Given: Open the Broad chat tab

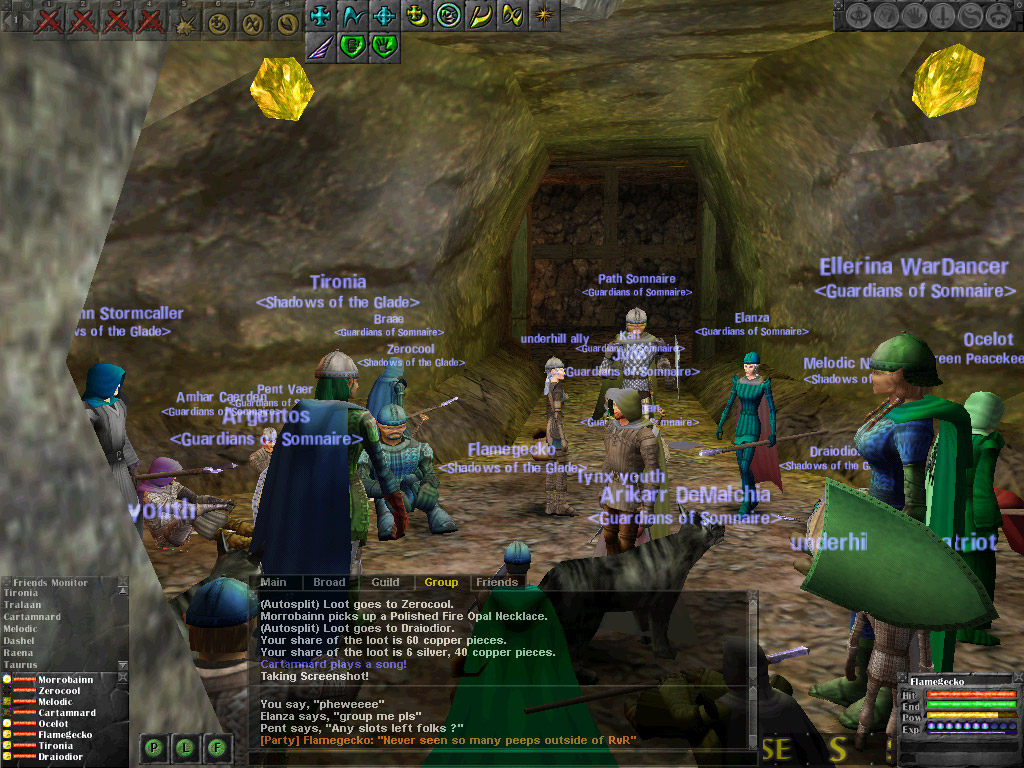Looking at the screenshot, I should (329, 582).
